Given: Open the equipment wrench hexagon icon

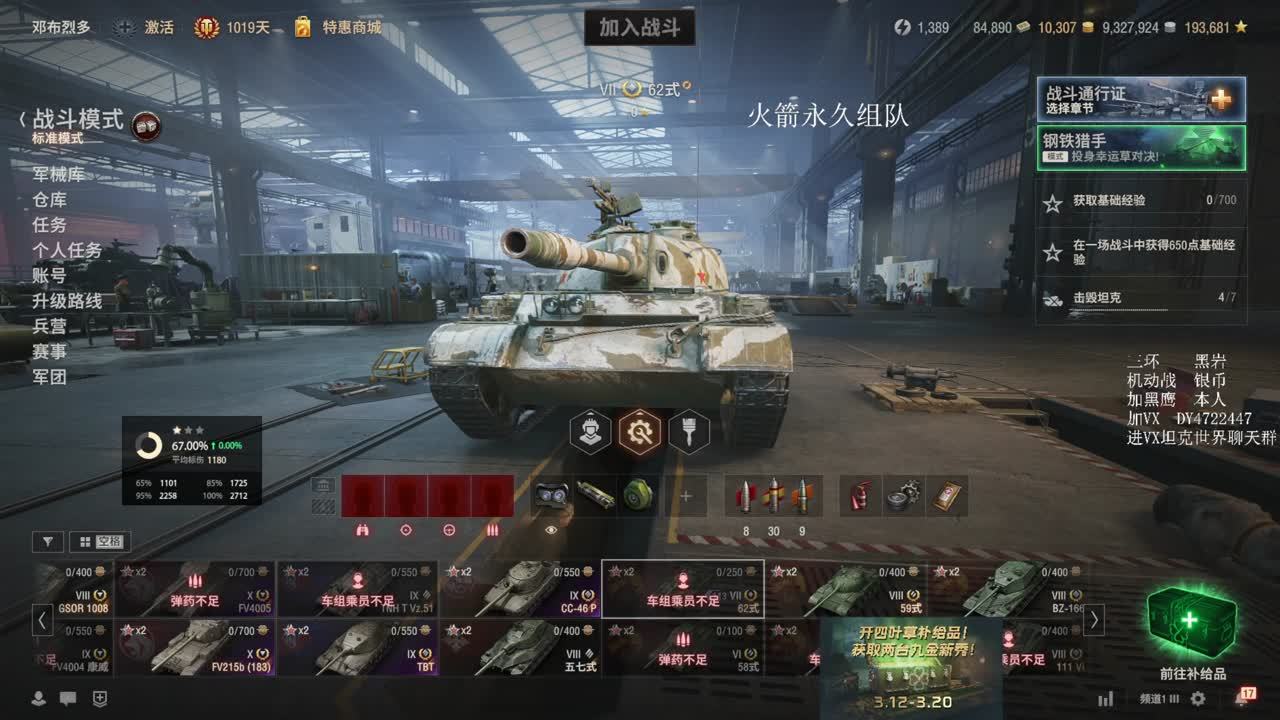Looking at the screenshot, I should pyautogui.click(x=639, y=432).
